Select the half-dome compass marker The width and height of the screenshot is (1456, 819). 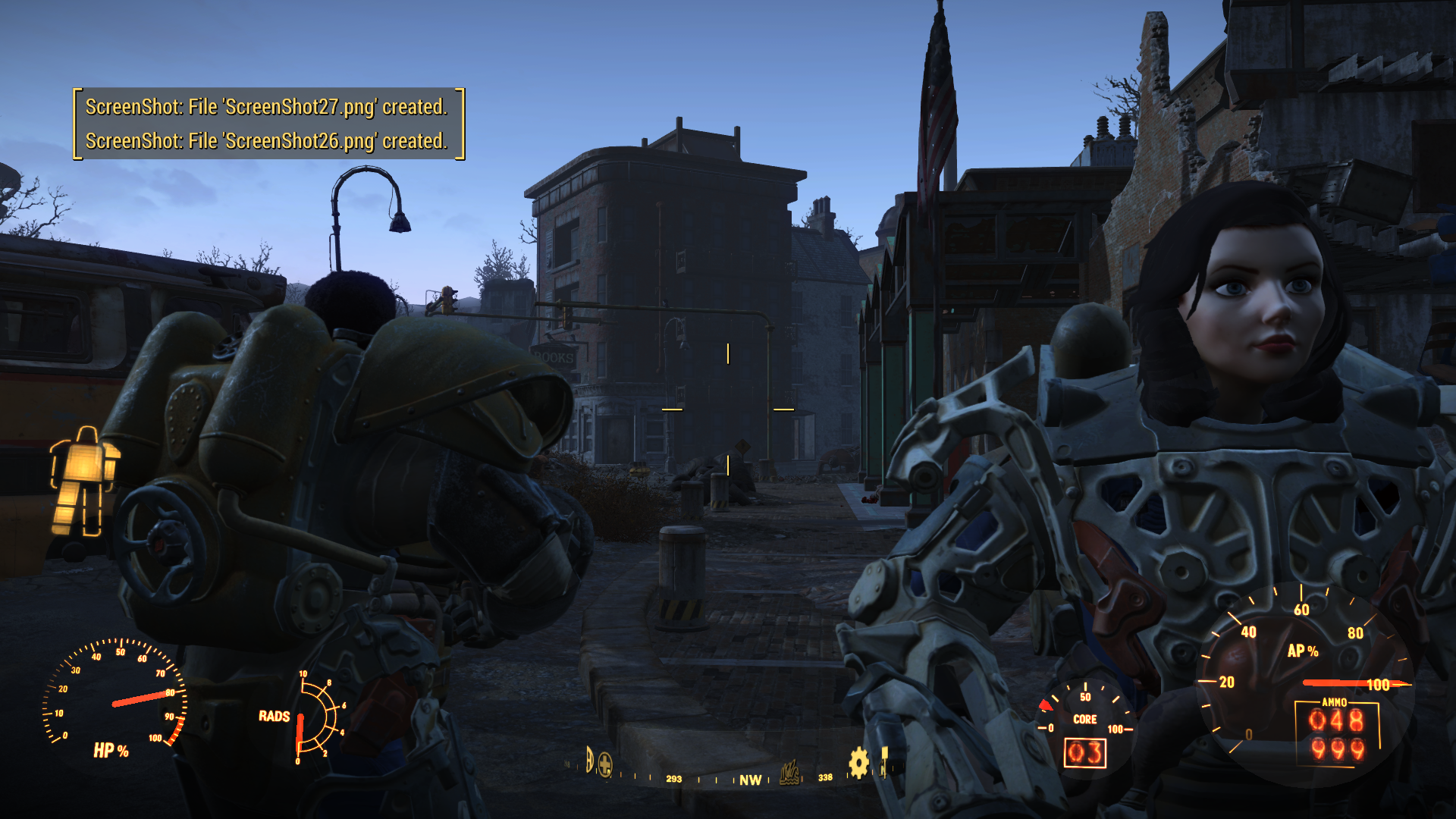pos(589,759)
